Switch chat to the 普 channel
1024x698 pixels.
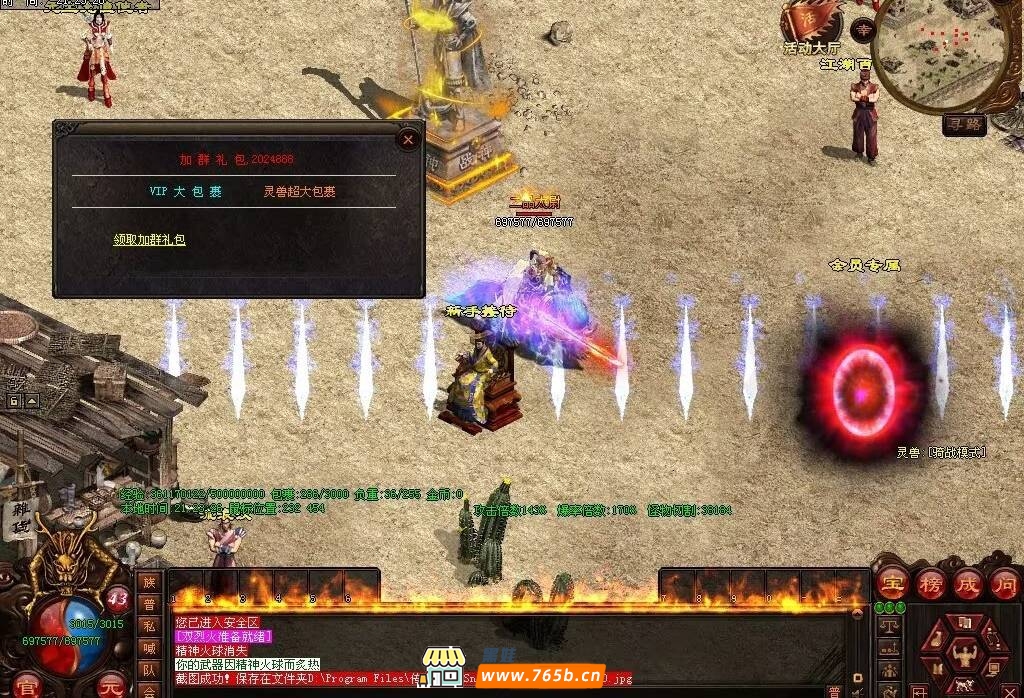149,605
